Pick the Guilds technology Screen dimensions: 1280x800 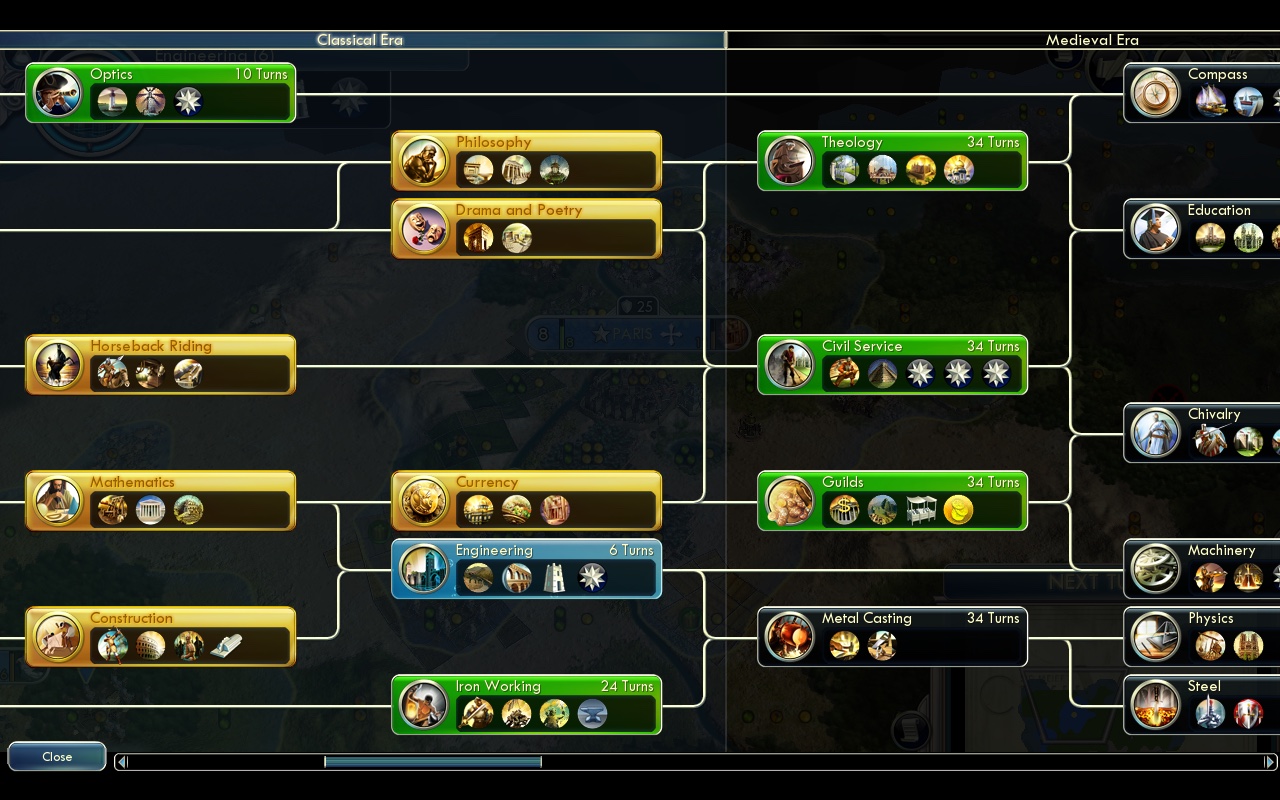tap(892, 501)
